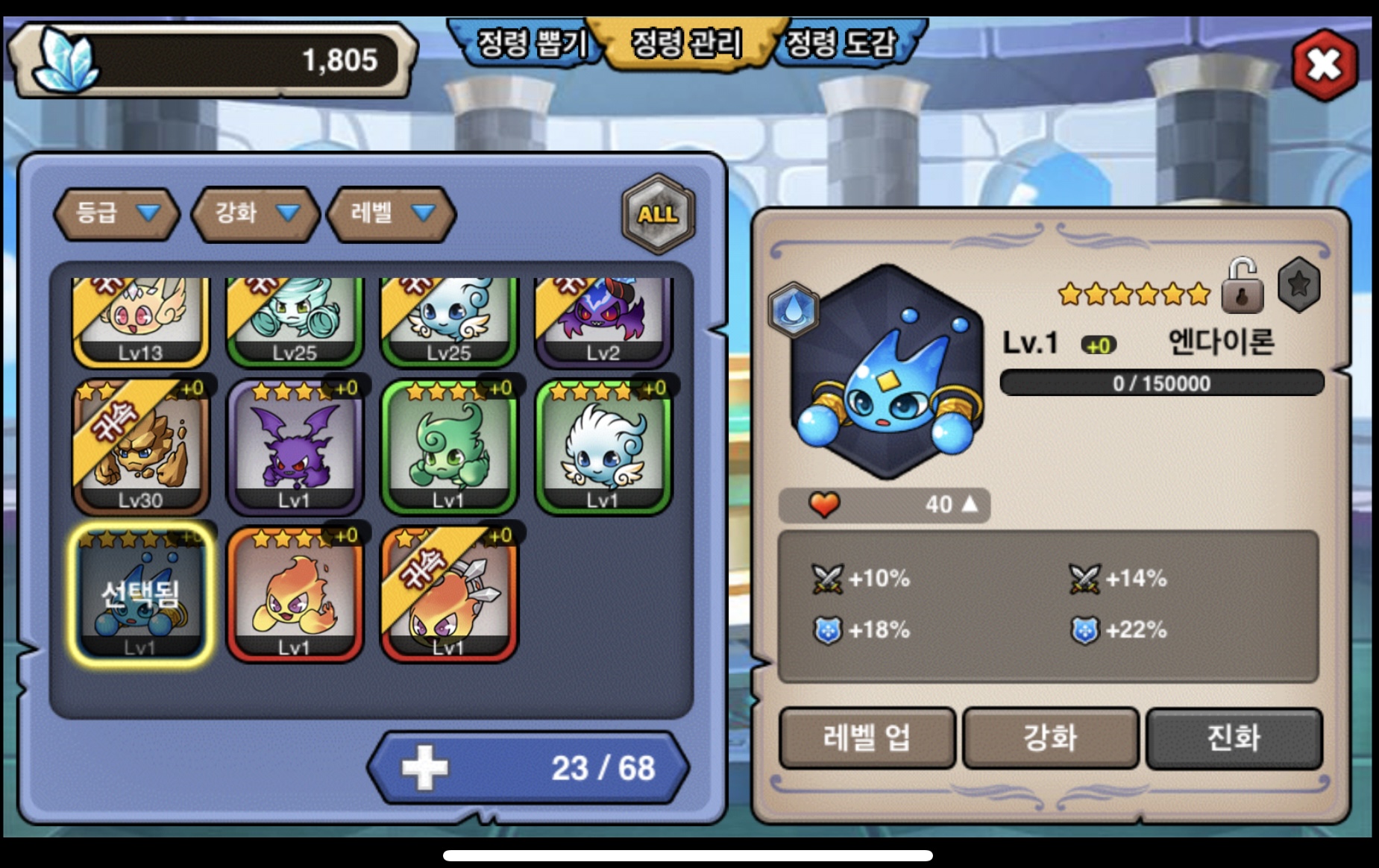Open the 레벨 sort dropdown

pos(392,214)
